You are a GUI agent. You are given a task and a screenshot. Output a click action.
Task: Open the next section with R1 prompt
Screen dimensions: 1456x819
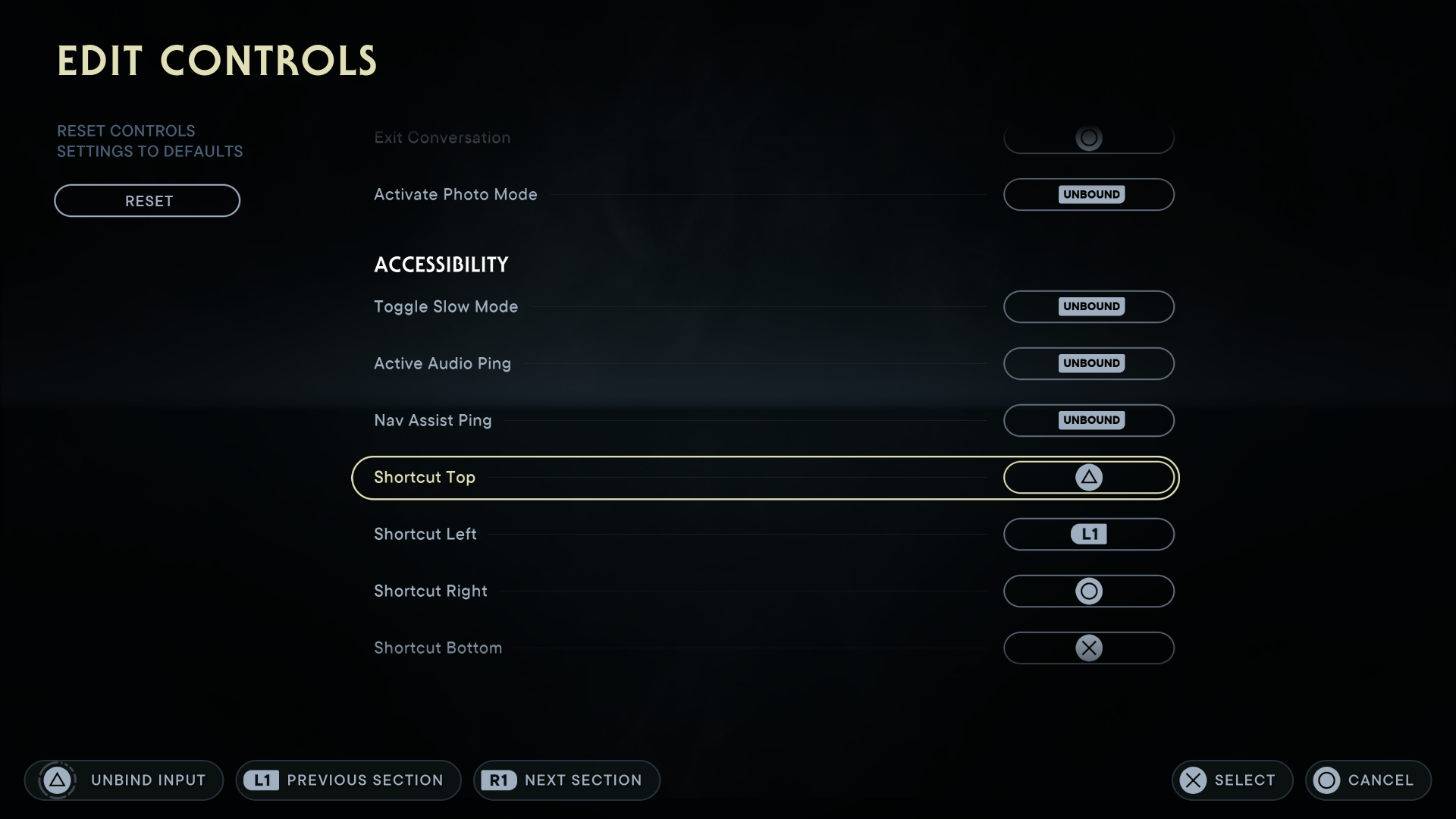pyautogui.click(x=566, y=780)
